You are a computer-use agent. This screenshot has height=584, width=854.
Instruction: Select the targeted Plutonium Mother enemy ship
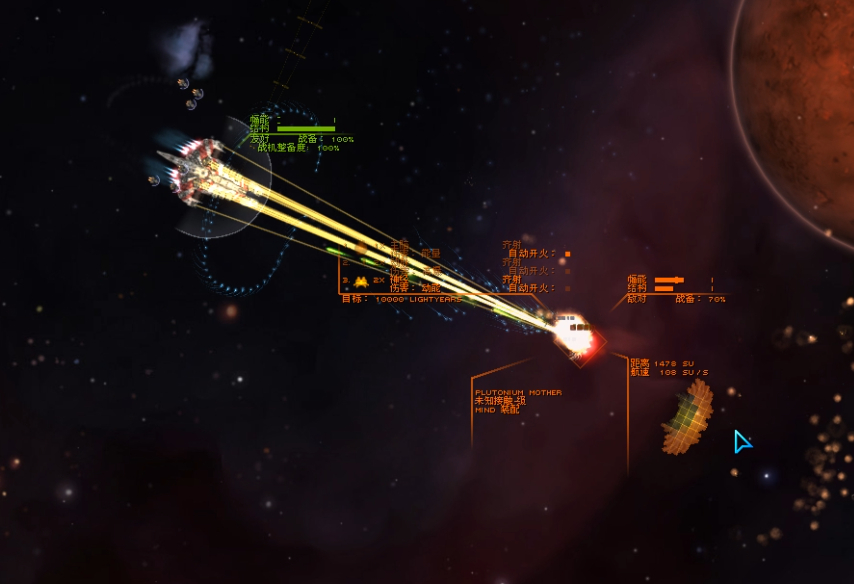575,335
